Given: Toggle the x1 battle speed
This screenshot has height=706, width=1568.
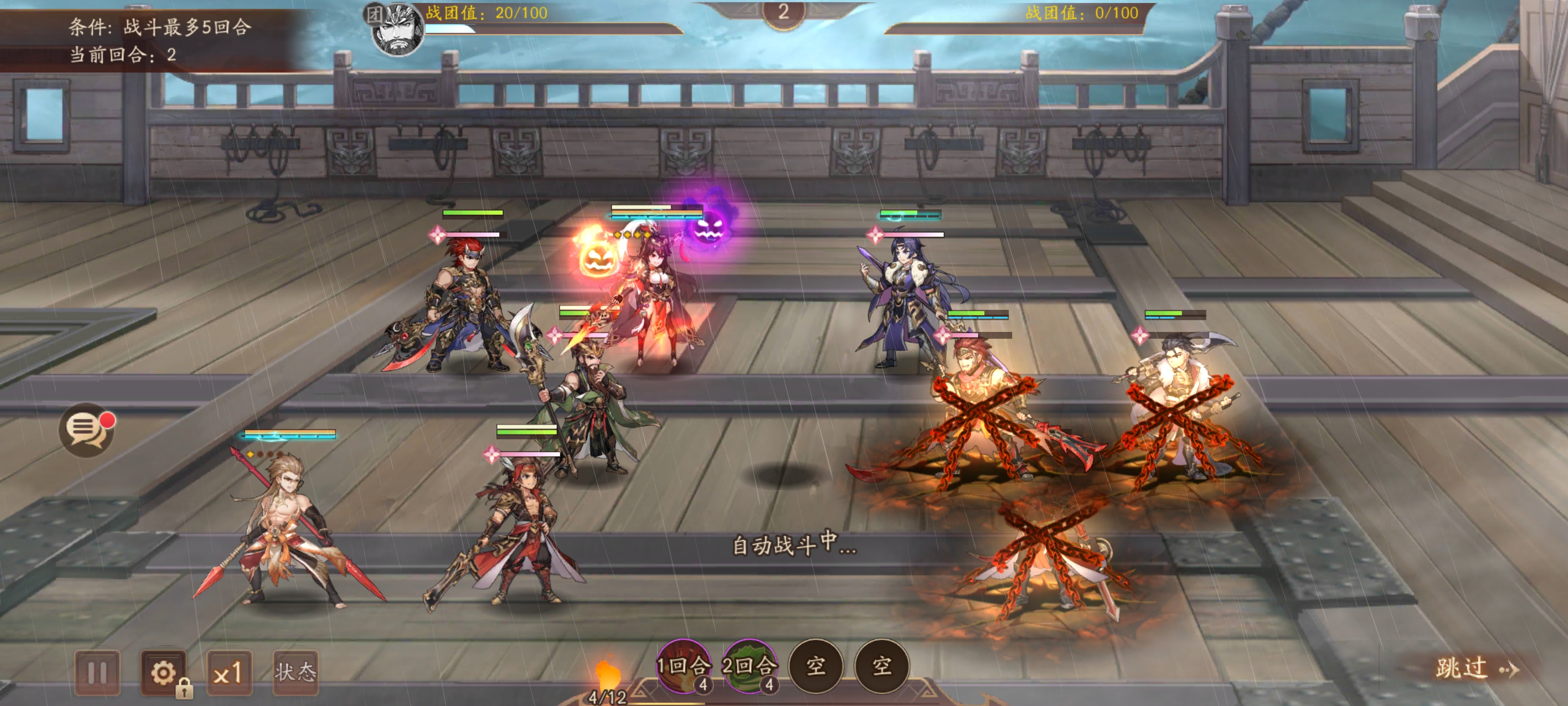Looking at the screenshot, I should 229,673.
